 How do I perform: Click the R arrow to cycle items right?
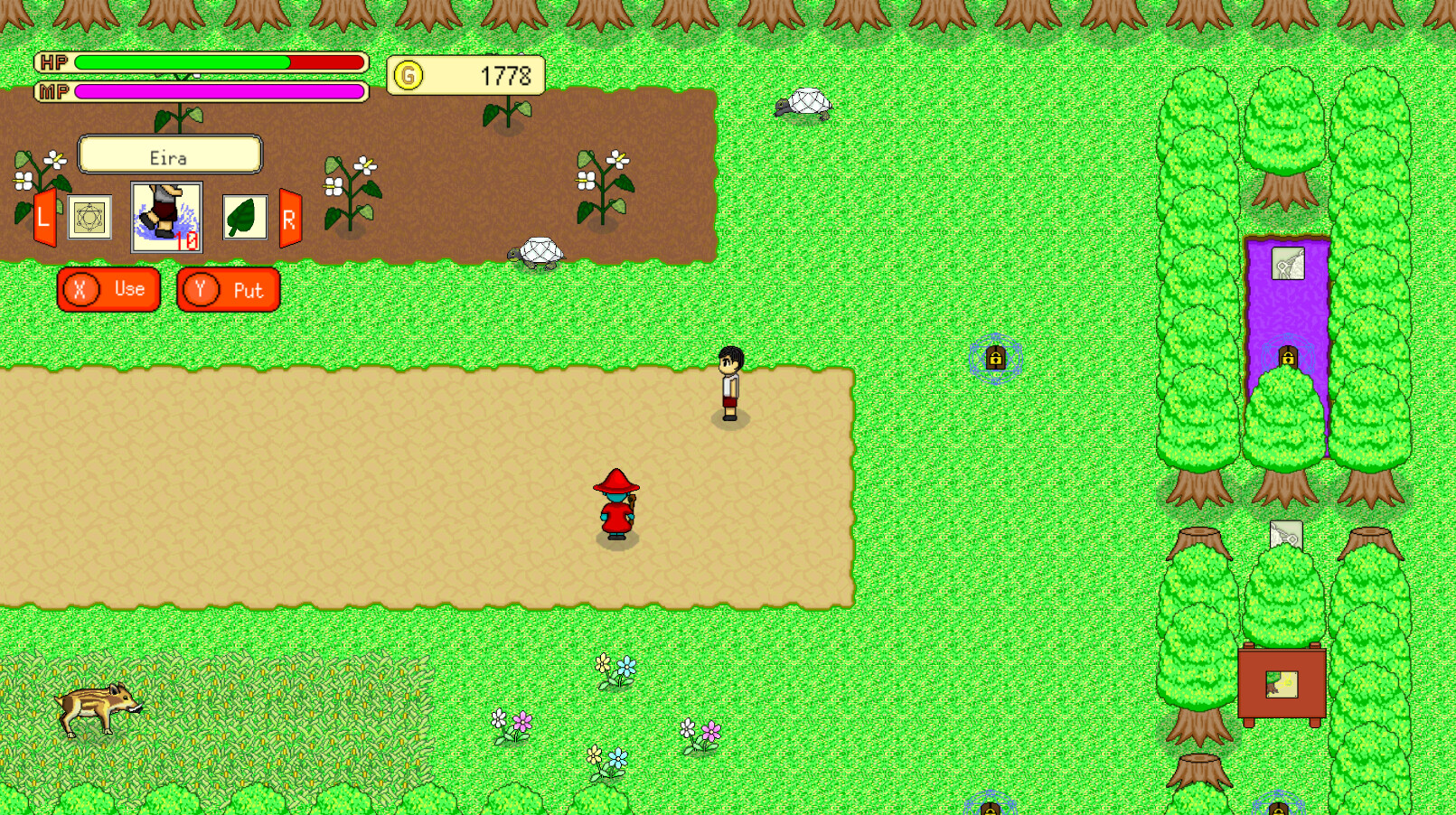[288, 217]
